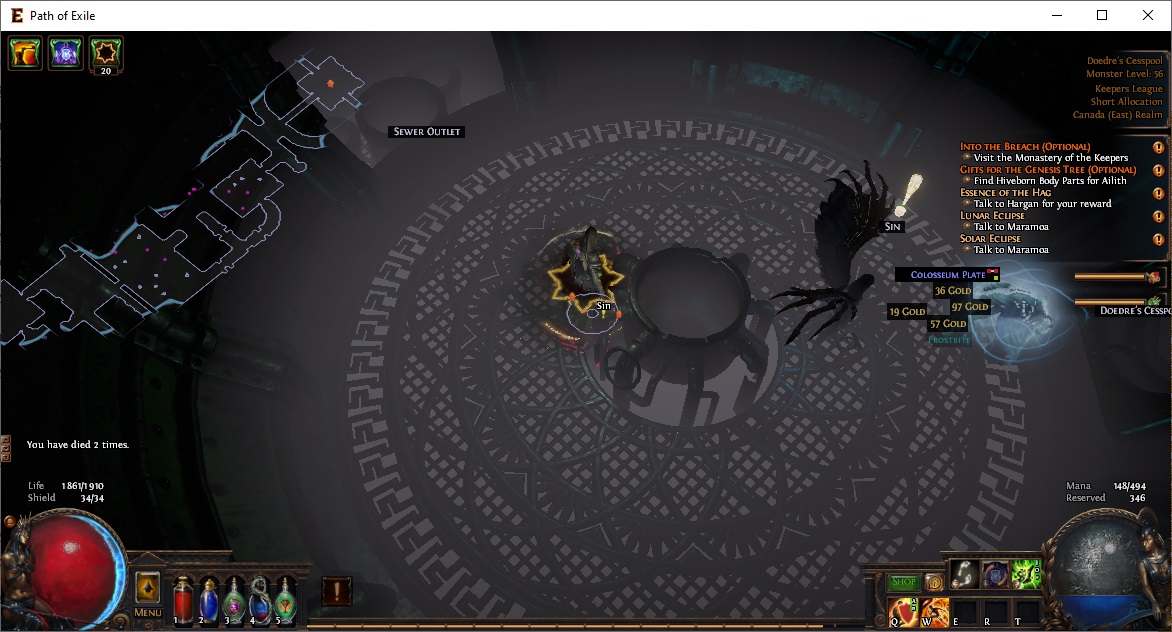Open the green Shop button
This screenshot has height=632, width=1172.
point(904,582)
